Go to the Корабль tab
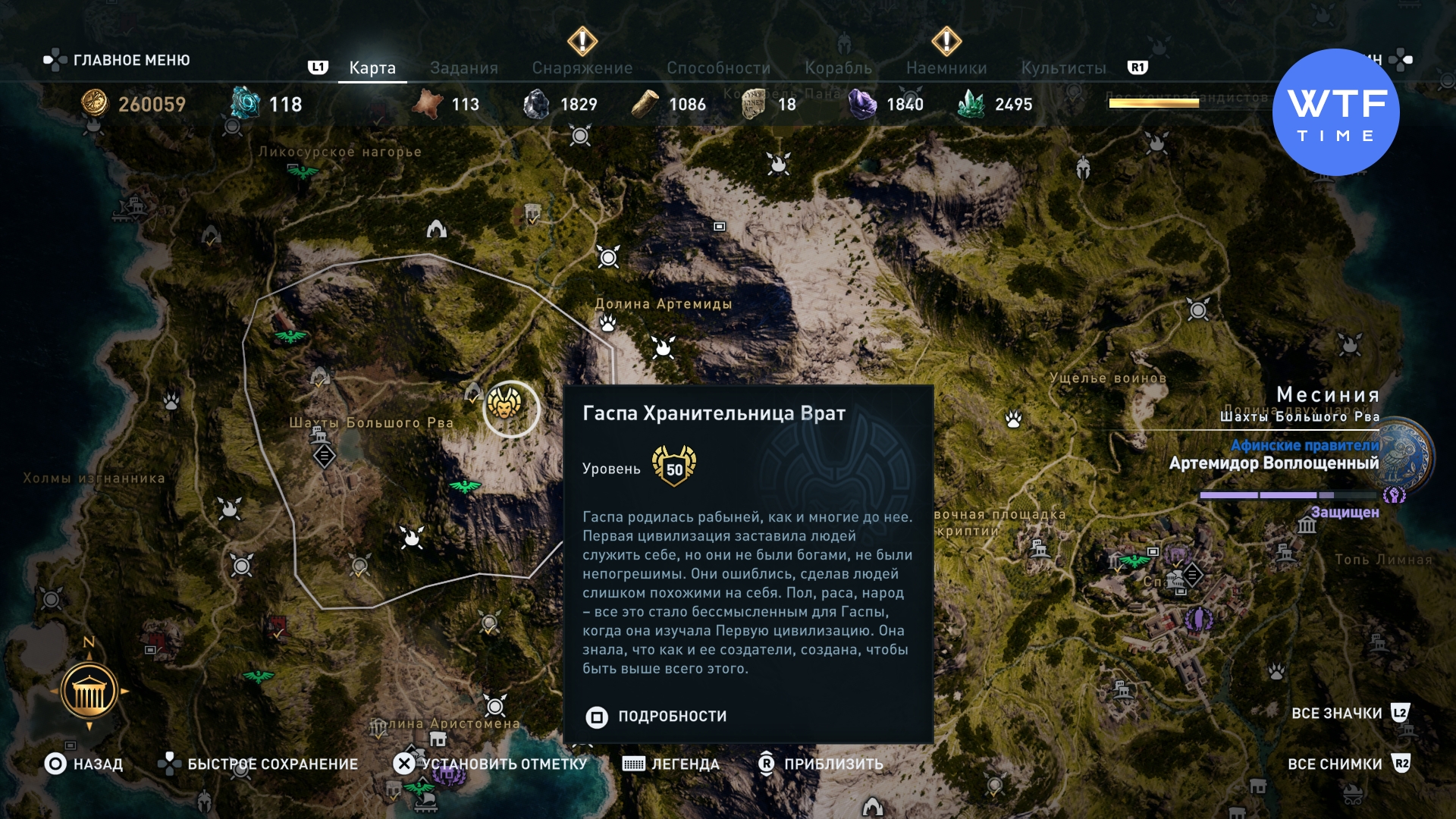This screenshot has width=1456, height=819. click(x=838, y=68)
